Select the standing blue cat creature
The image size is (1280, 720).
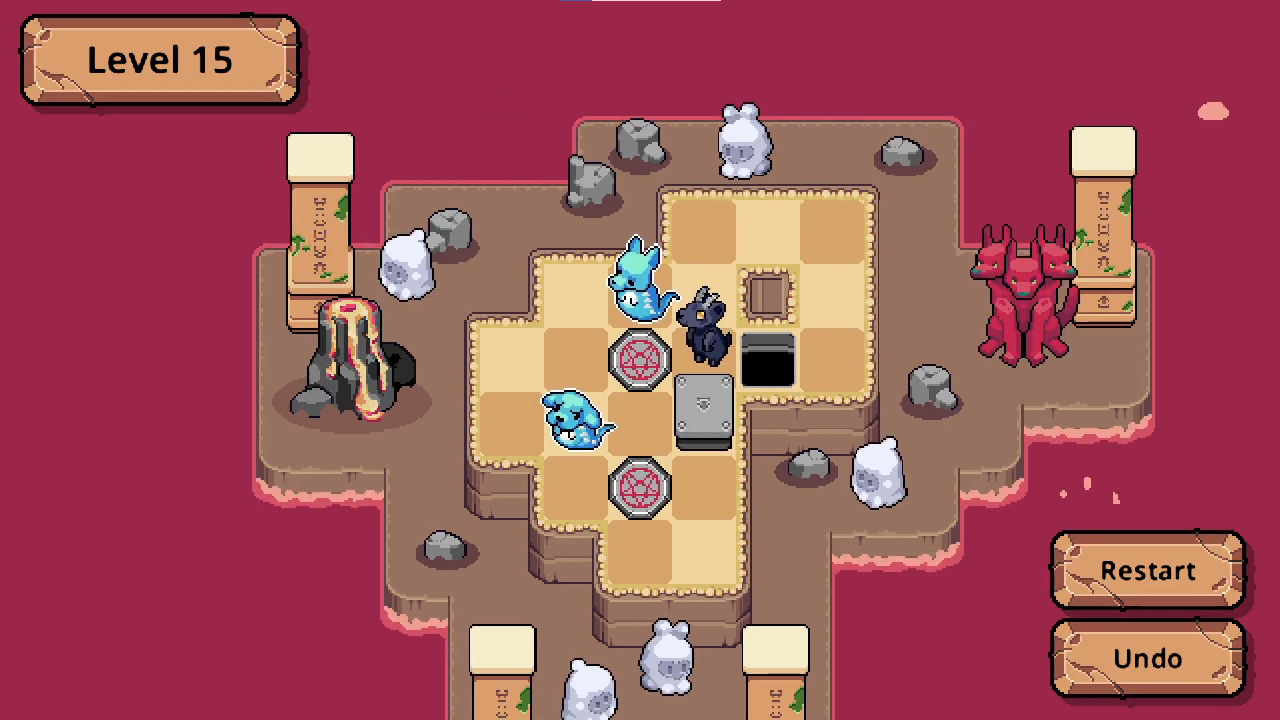pyautogui.click(x=640, y=285)
